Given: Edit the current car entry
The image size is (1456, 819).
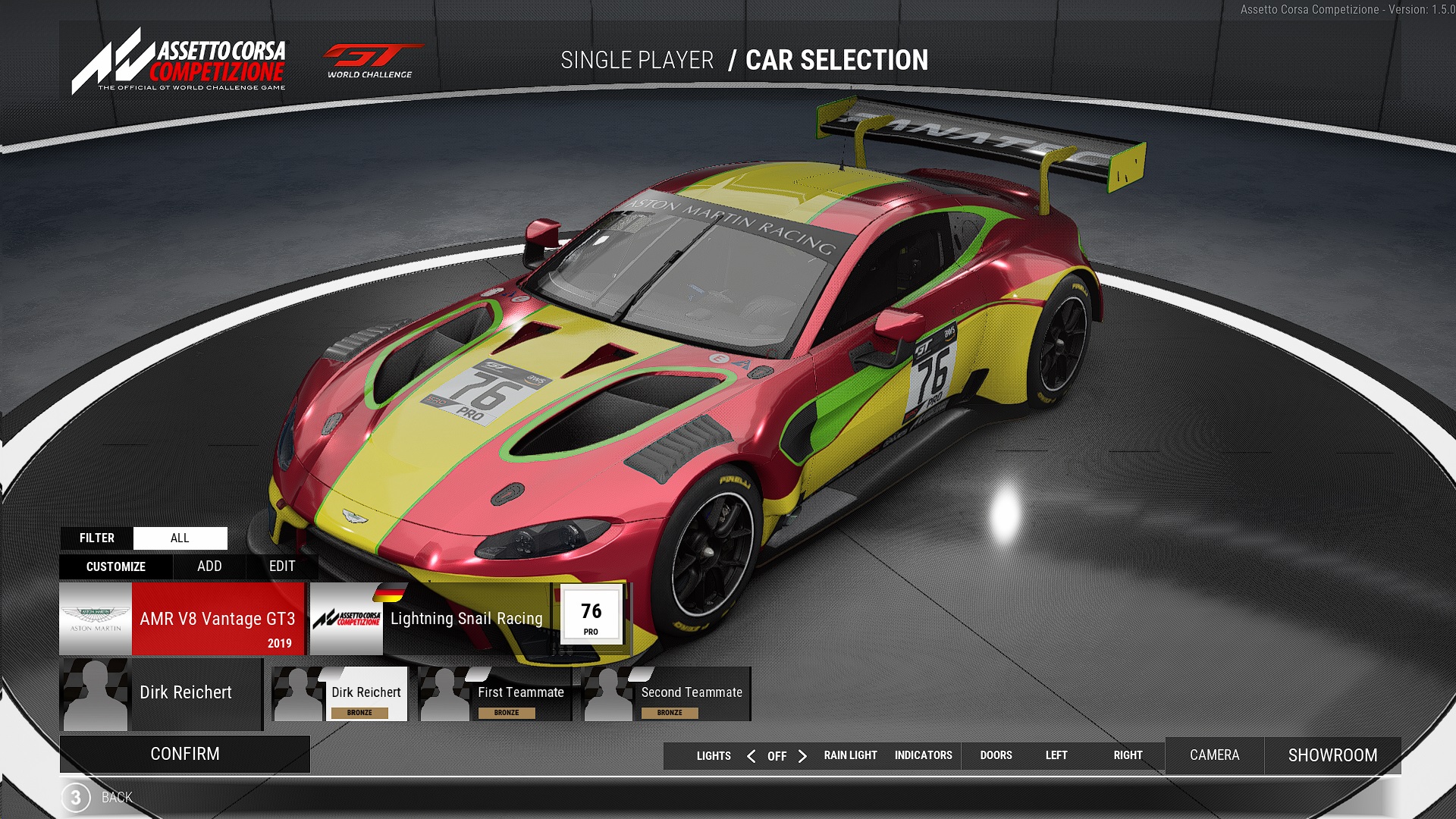Looking at the screenshot, I should click(282, 566).
